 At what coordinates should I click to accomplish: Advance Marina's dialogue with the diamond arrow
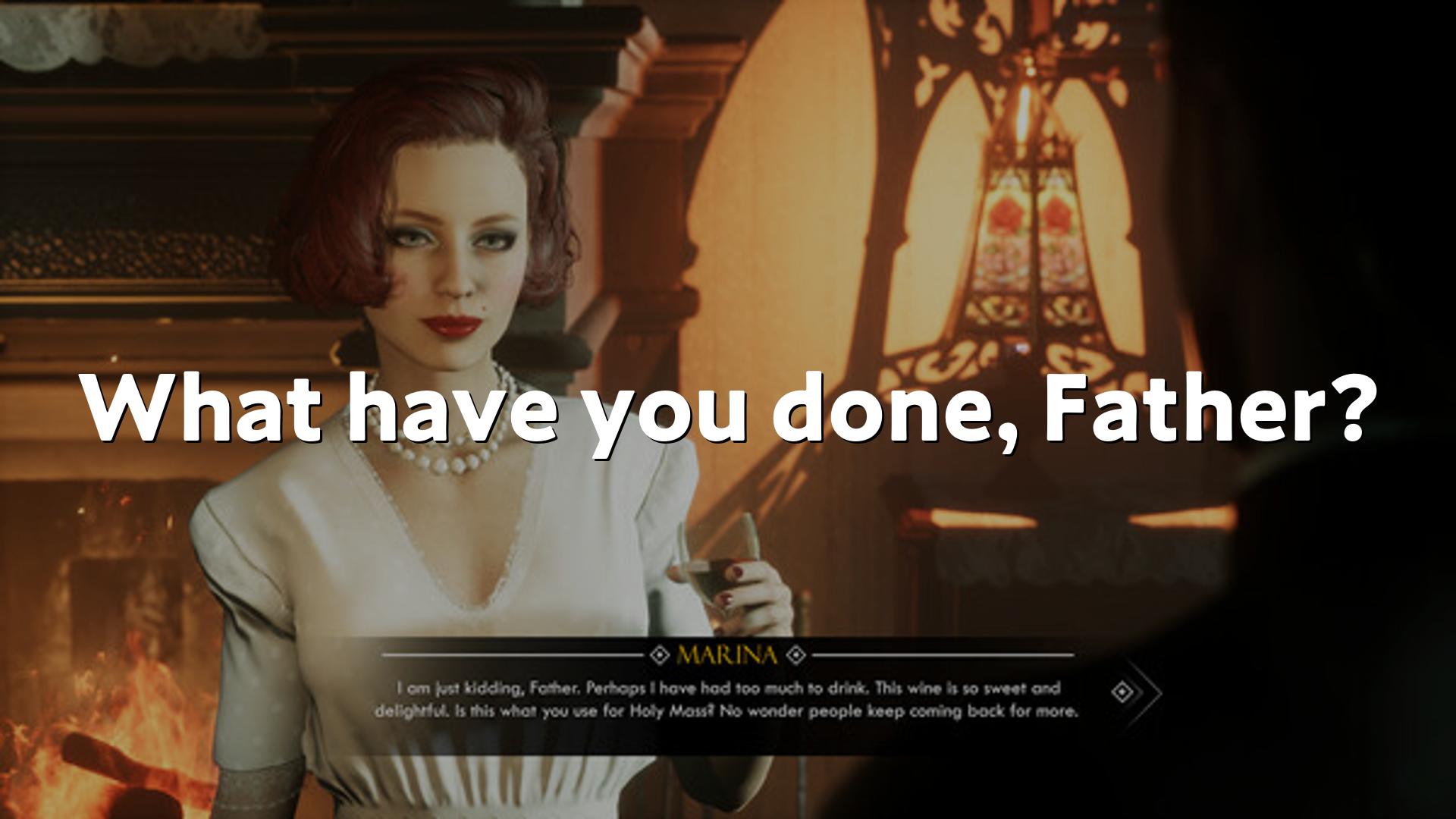tap(1125, 692)
